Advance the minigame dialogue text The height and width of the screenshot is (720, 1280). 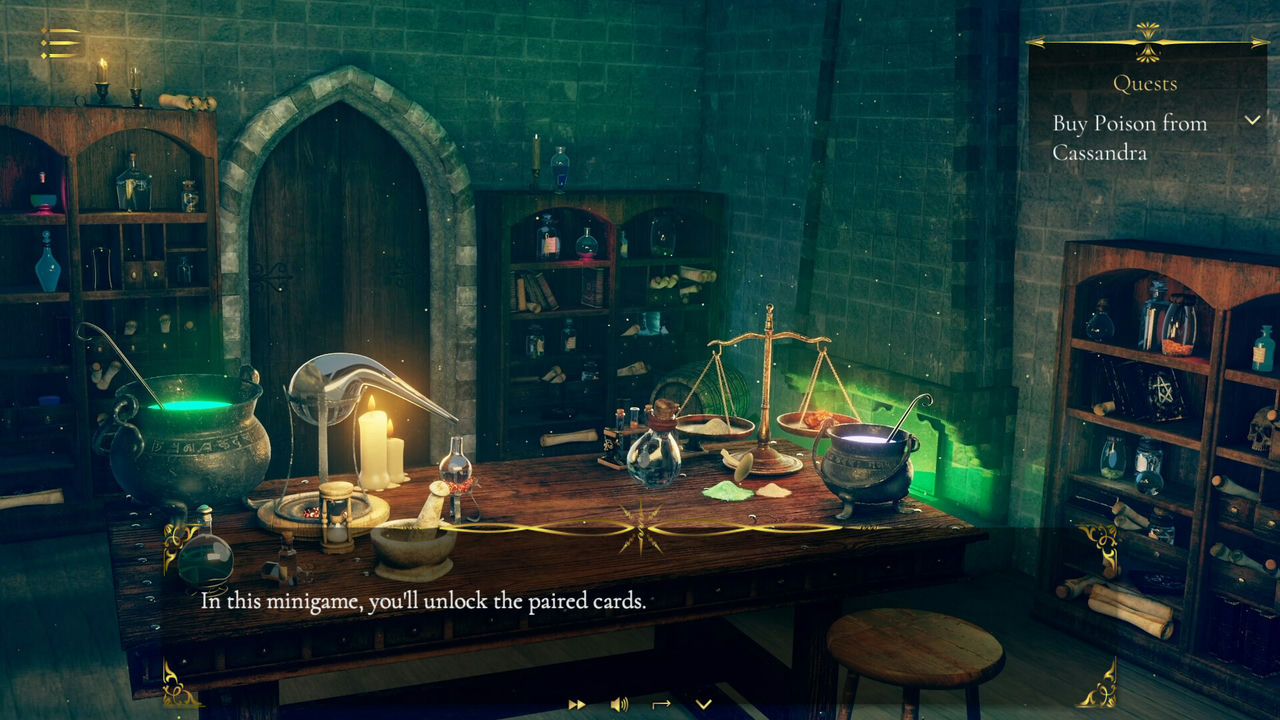426,602
